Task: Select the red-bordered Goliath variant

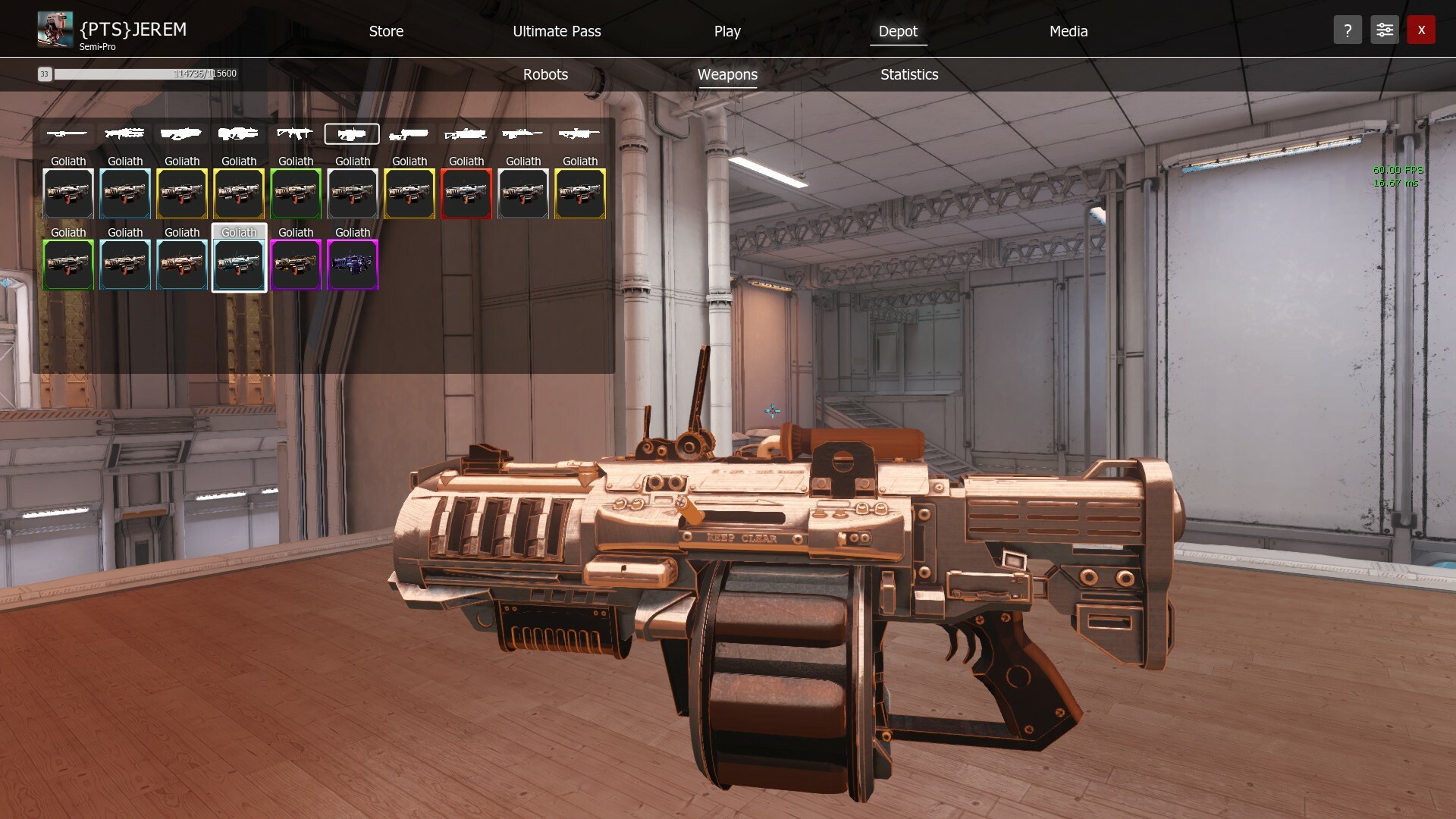Action: [466, 193]
